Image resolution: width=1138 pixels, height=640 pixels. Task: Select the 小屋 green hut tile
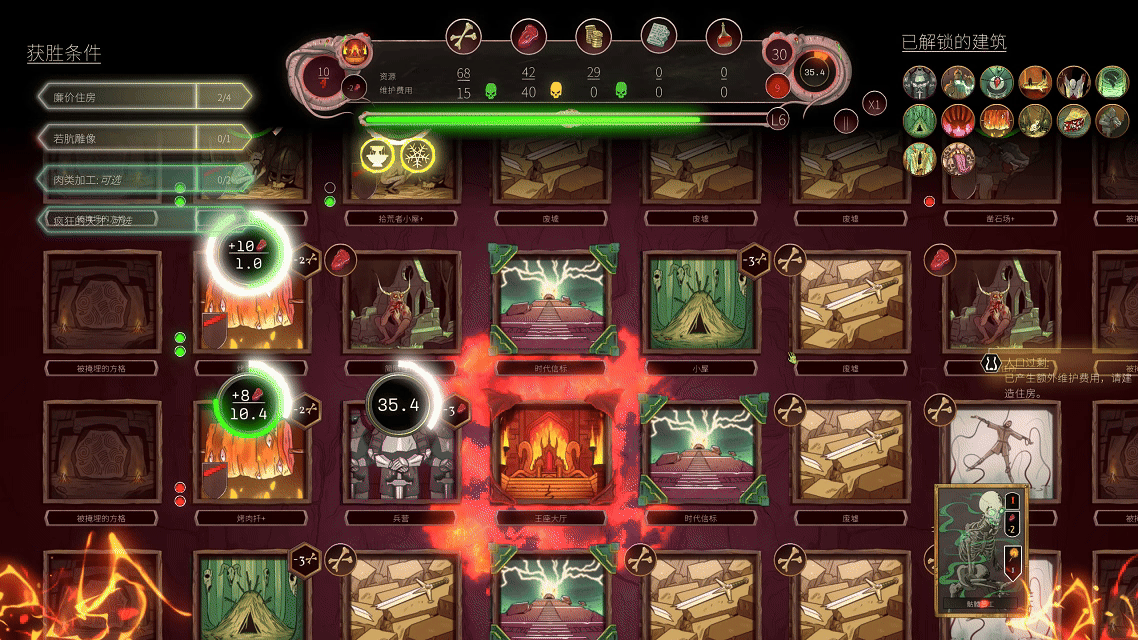pyautogui.click(x=695, y=302)
